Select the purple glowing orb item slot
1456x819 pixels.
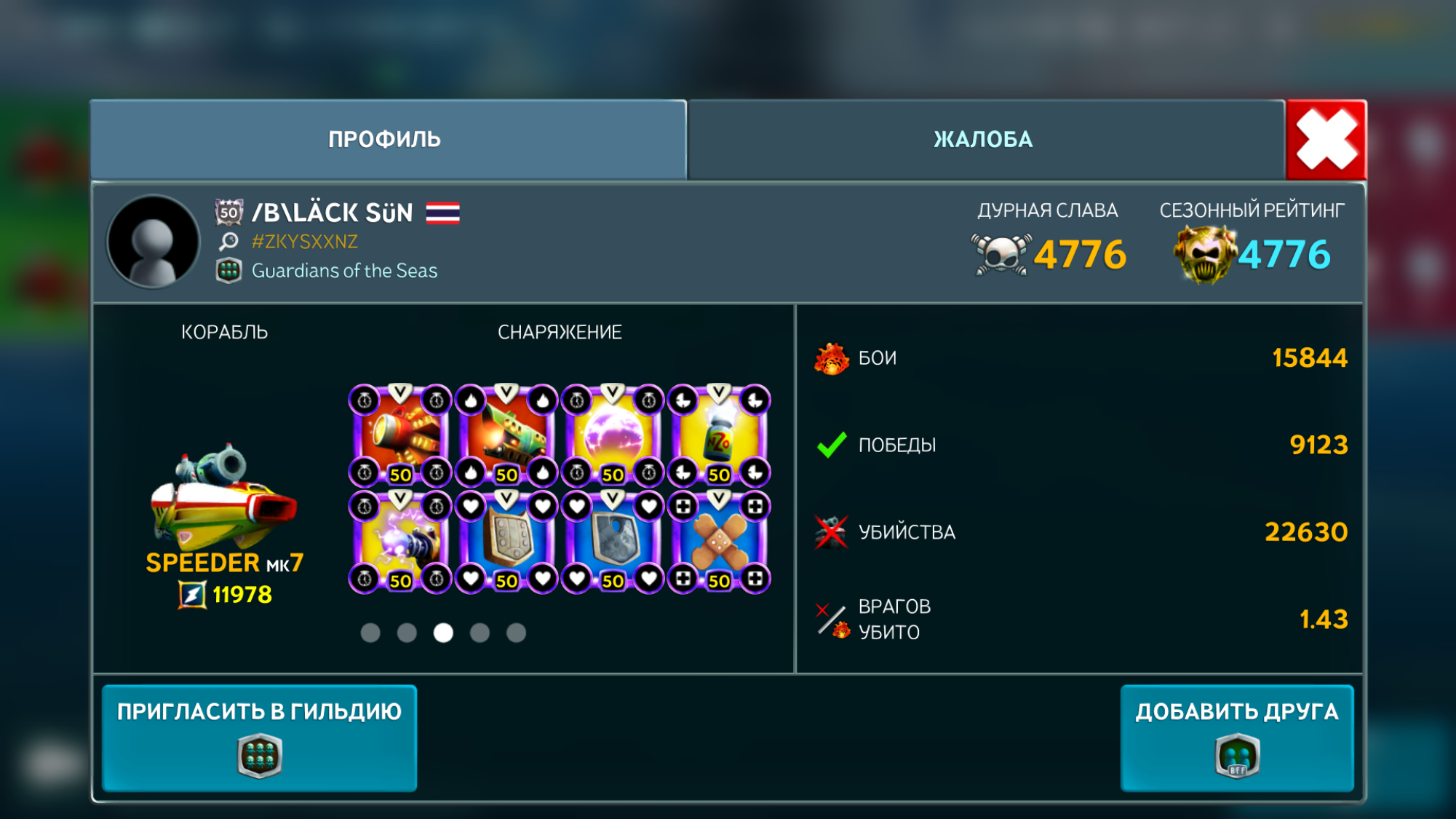click(x=613, y=436)
